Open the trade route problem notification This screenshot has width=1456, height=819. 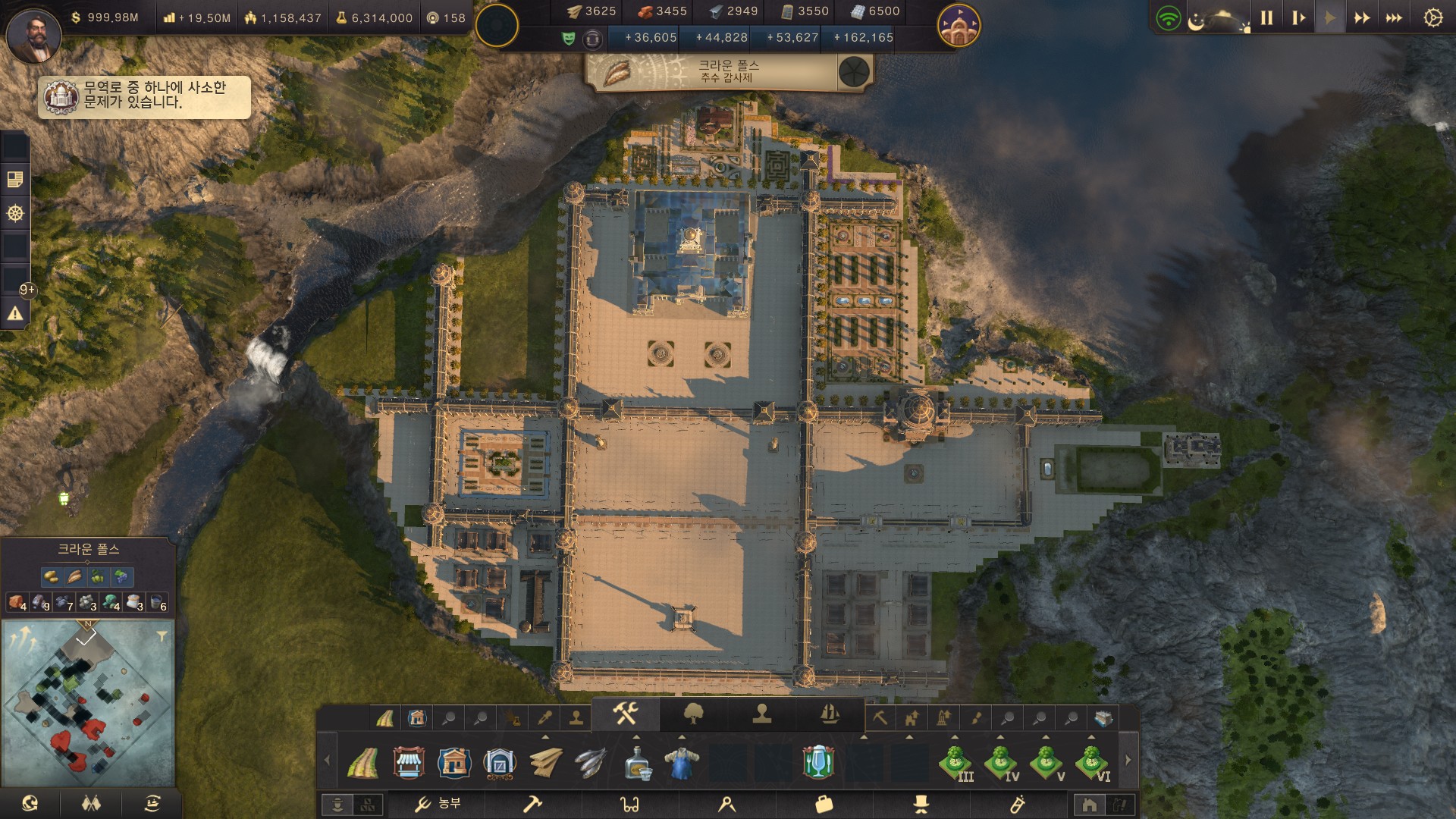tap(144, 96)
